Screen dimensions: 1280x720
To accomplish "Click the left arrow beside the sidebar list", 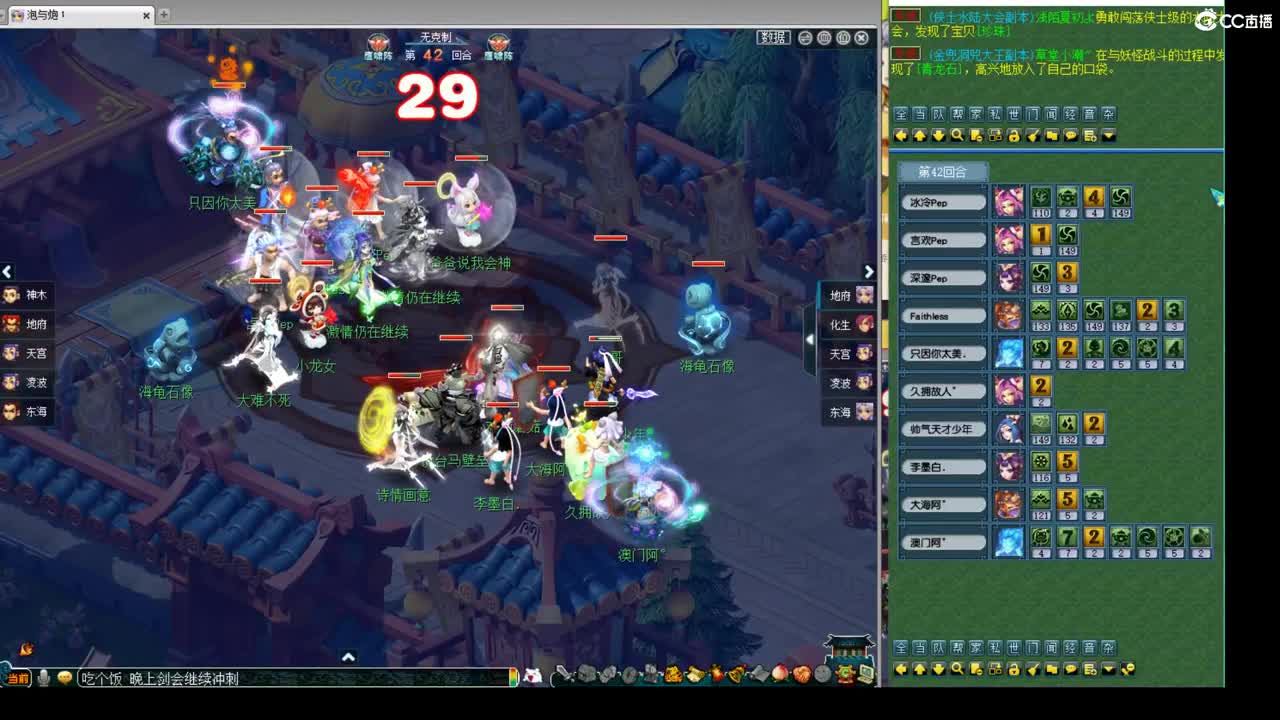I will click(x=7, y=272).
